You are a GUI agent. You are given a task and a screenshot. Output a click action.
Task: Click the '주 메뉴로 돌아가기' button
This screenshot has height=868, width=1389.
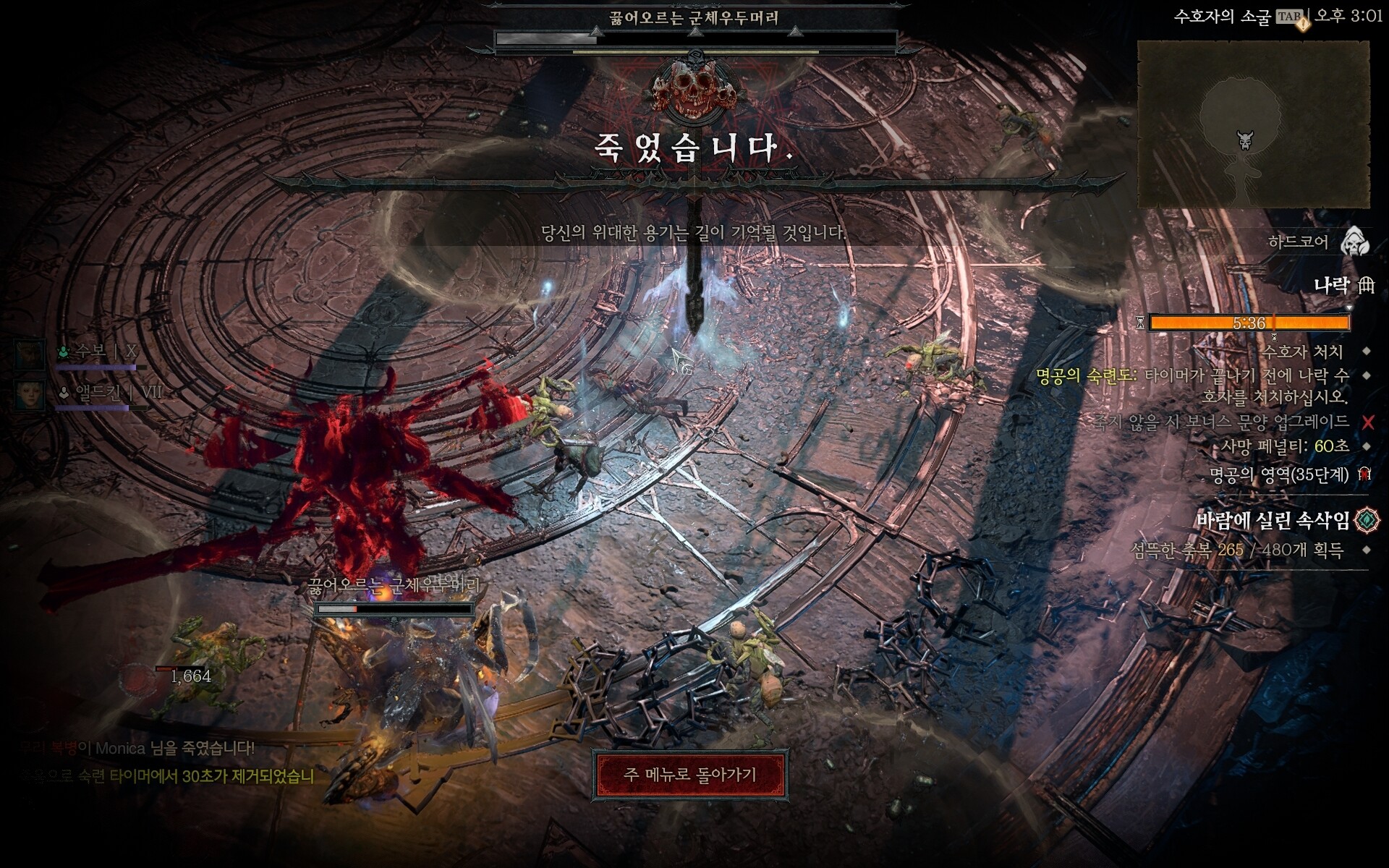click(689, 775)
